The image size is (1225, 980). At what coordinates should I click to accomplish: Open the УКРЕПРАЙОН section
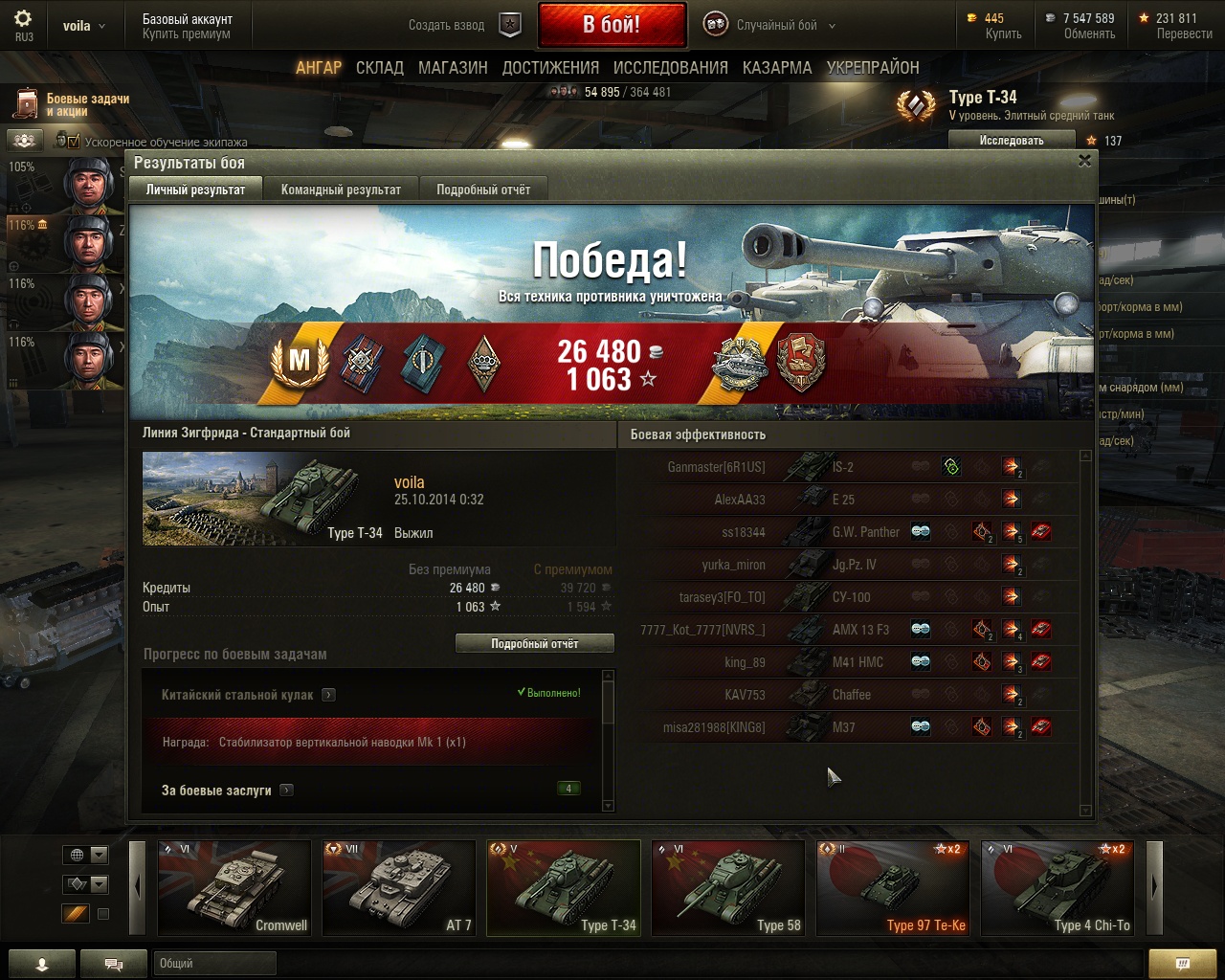pos(873,68)
